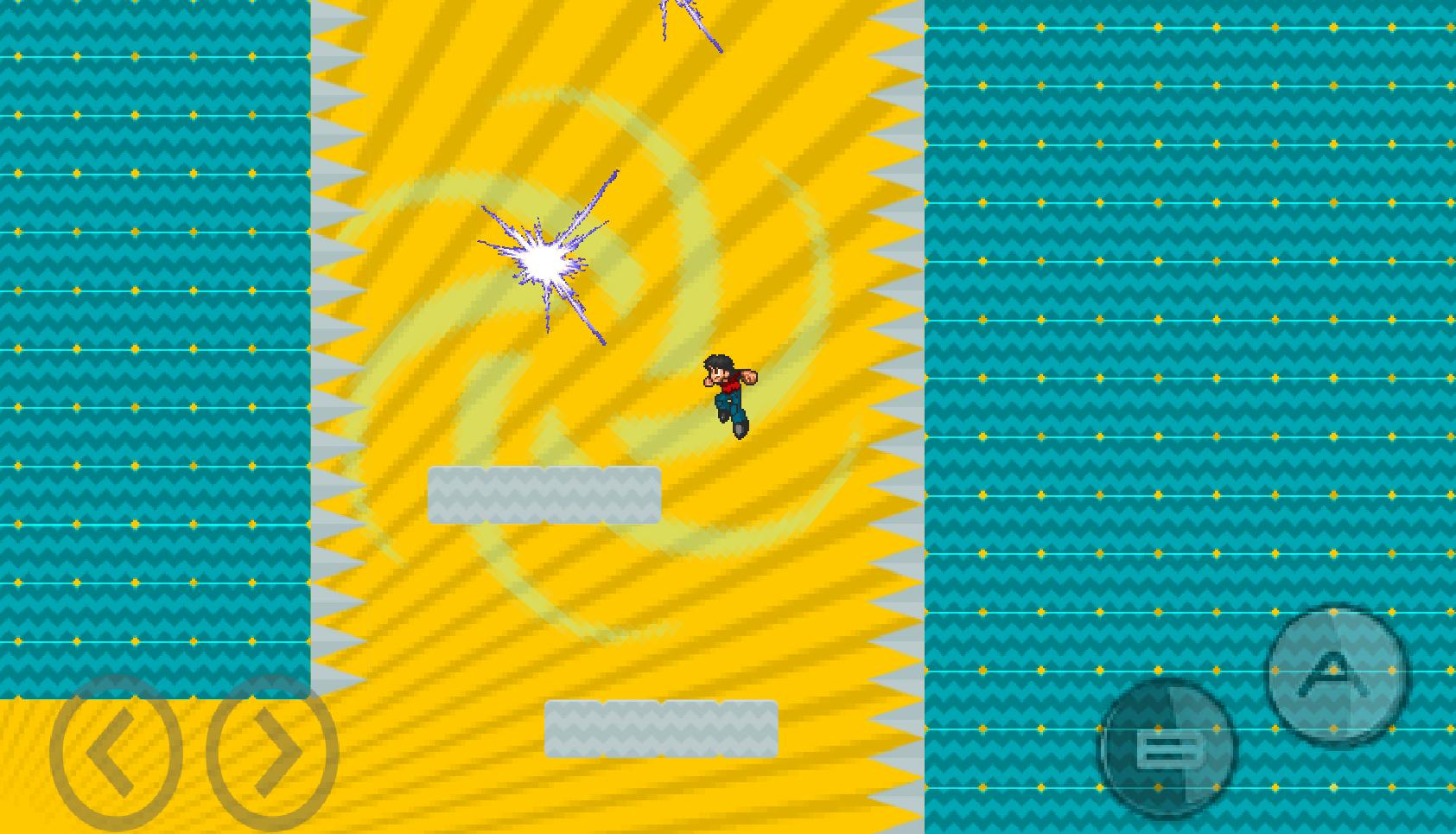Tap the left arrow movement button

click(x=116, y=753)
